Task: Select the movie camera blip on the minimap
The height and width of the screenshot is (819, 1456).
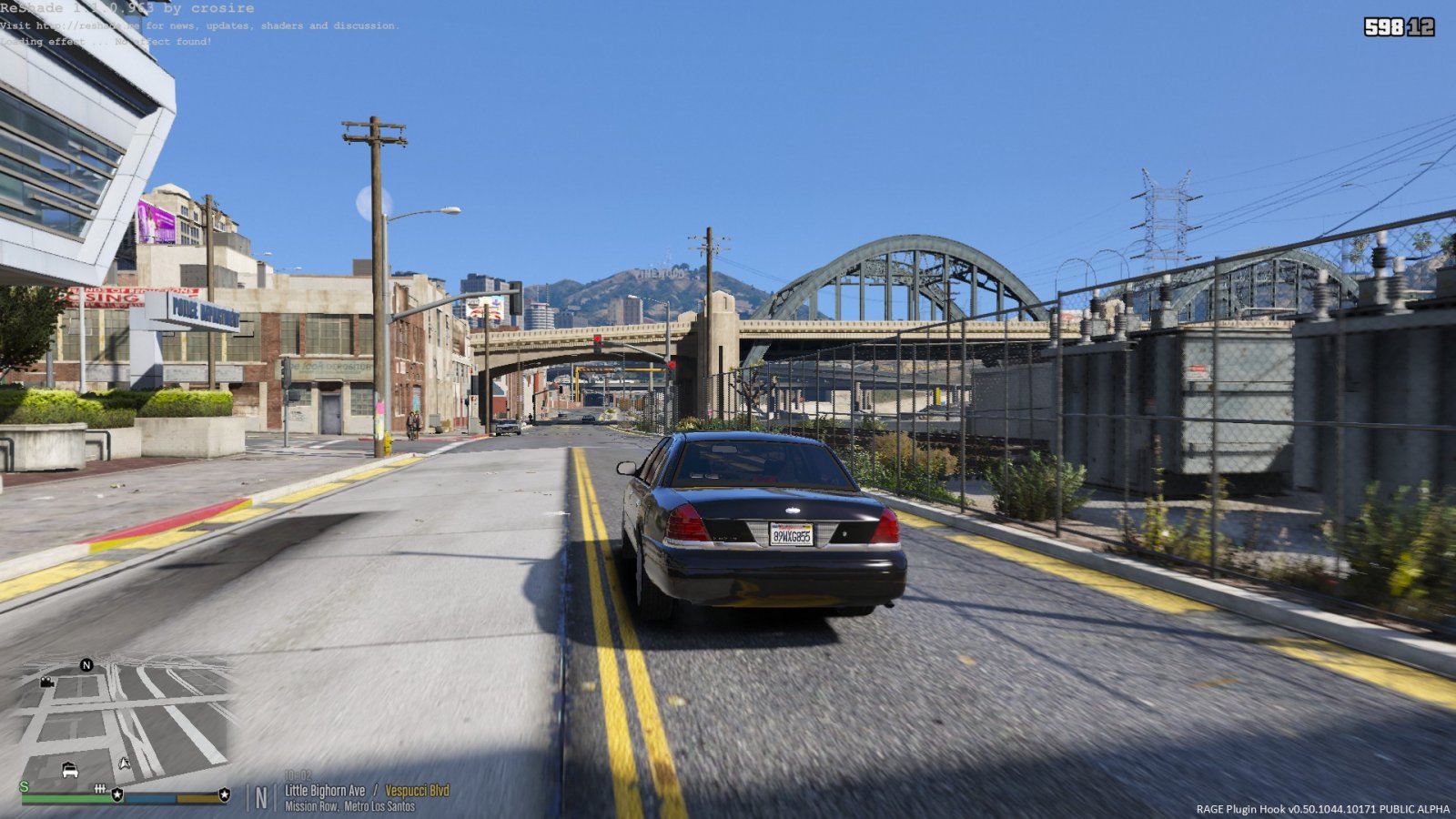Action: [47, 682]
